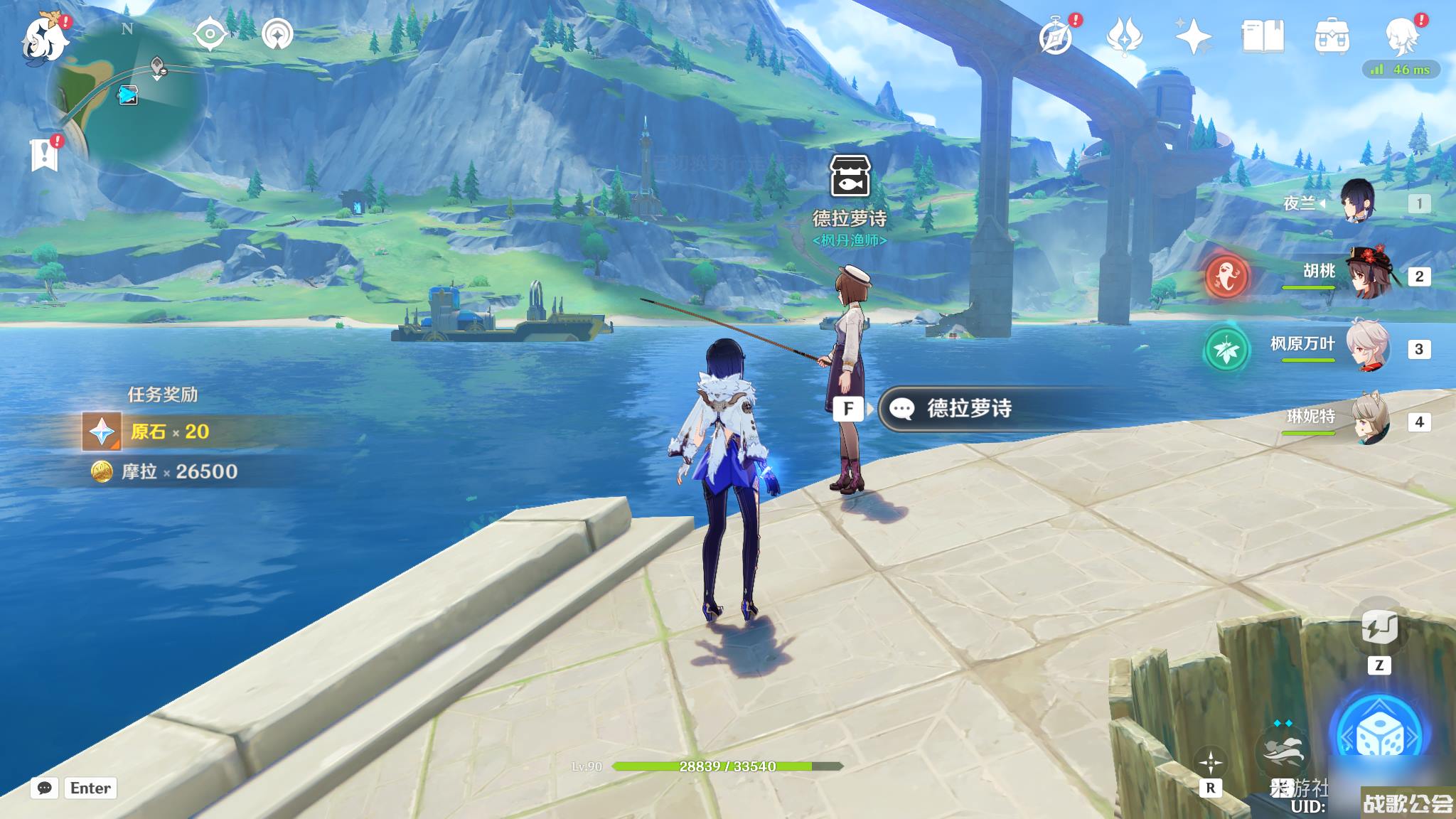
Task: Activate the elemental sight eye icon
Action: (210, 34)
